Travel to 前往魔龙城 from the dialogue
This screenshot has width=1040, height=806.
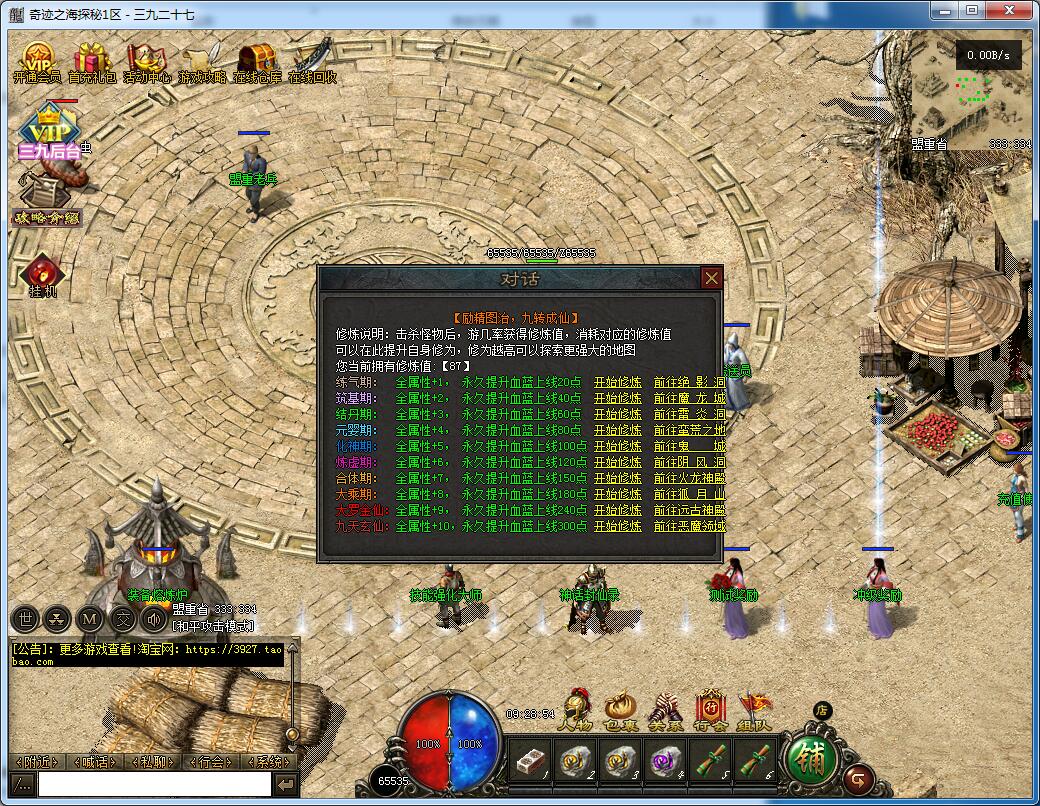(x=689, y=398)
